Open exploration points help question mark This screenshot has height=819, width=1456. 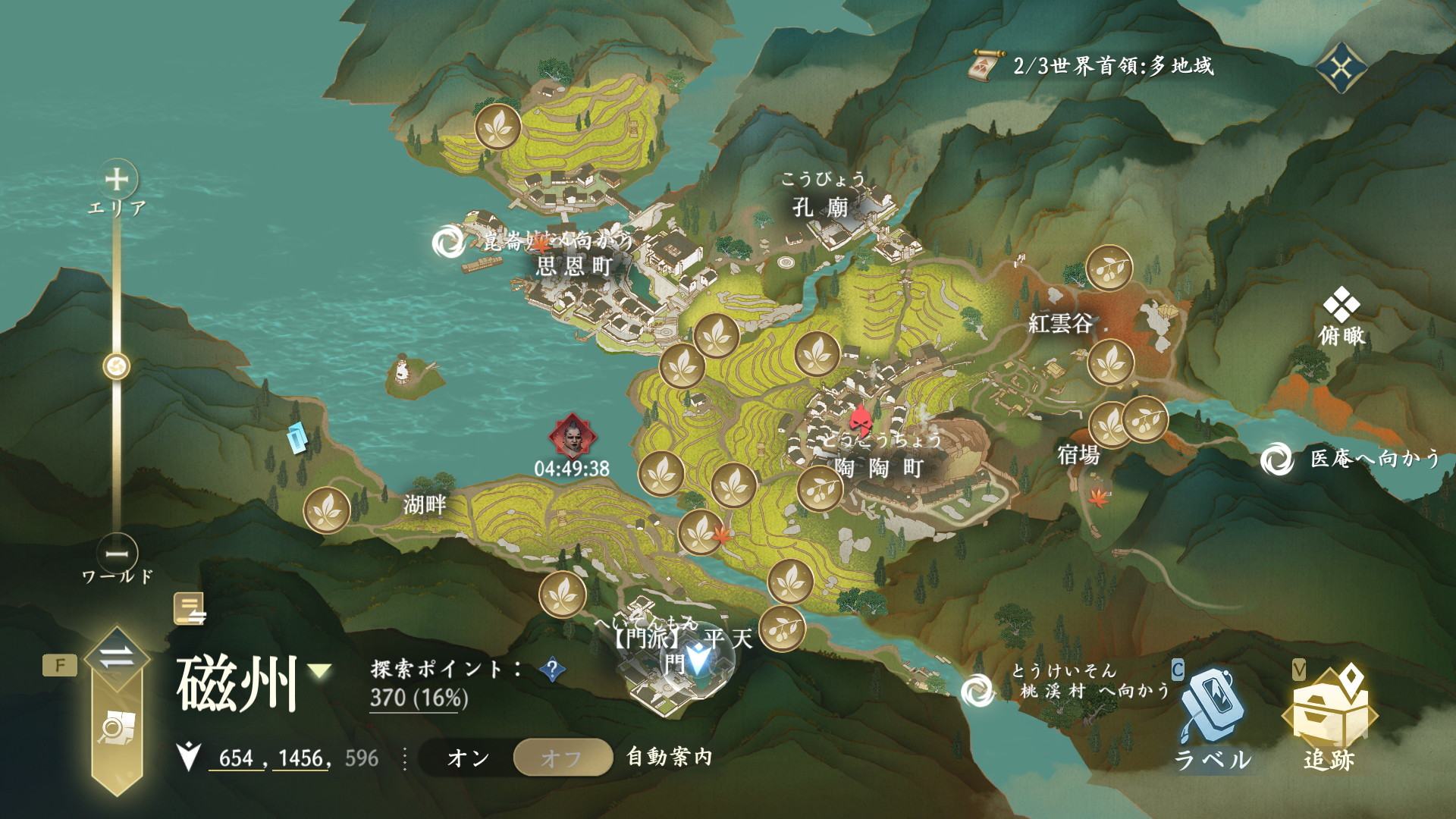(x=553, y=669)
